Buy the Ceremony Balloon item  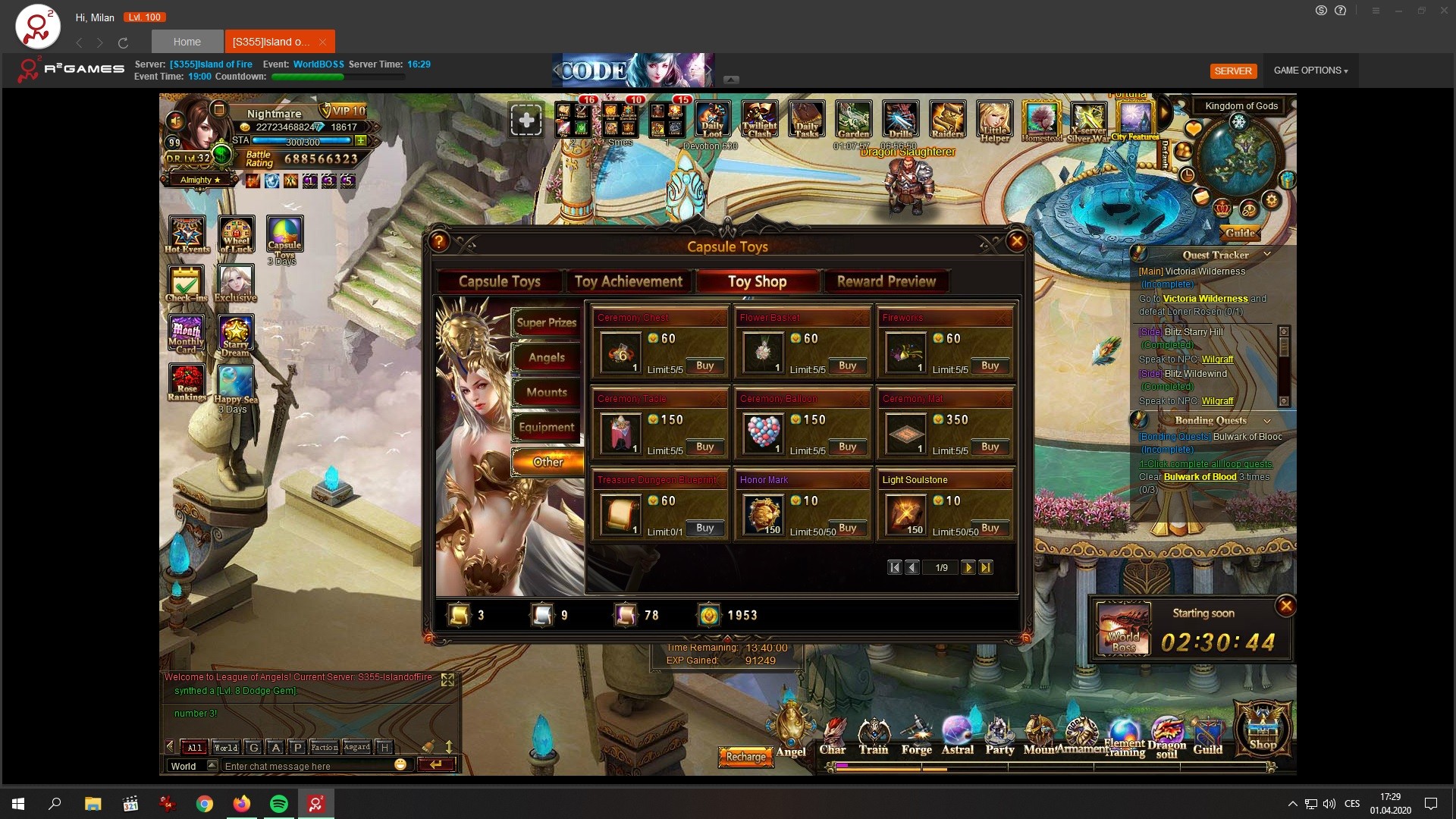point(847,447)
